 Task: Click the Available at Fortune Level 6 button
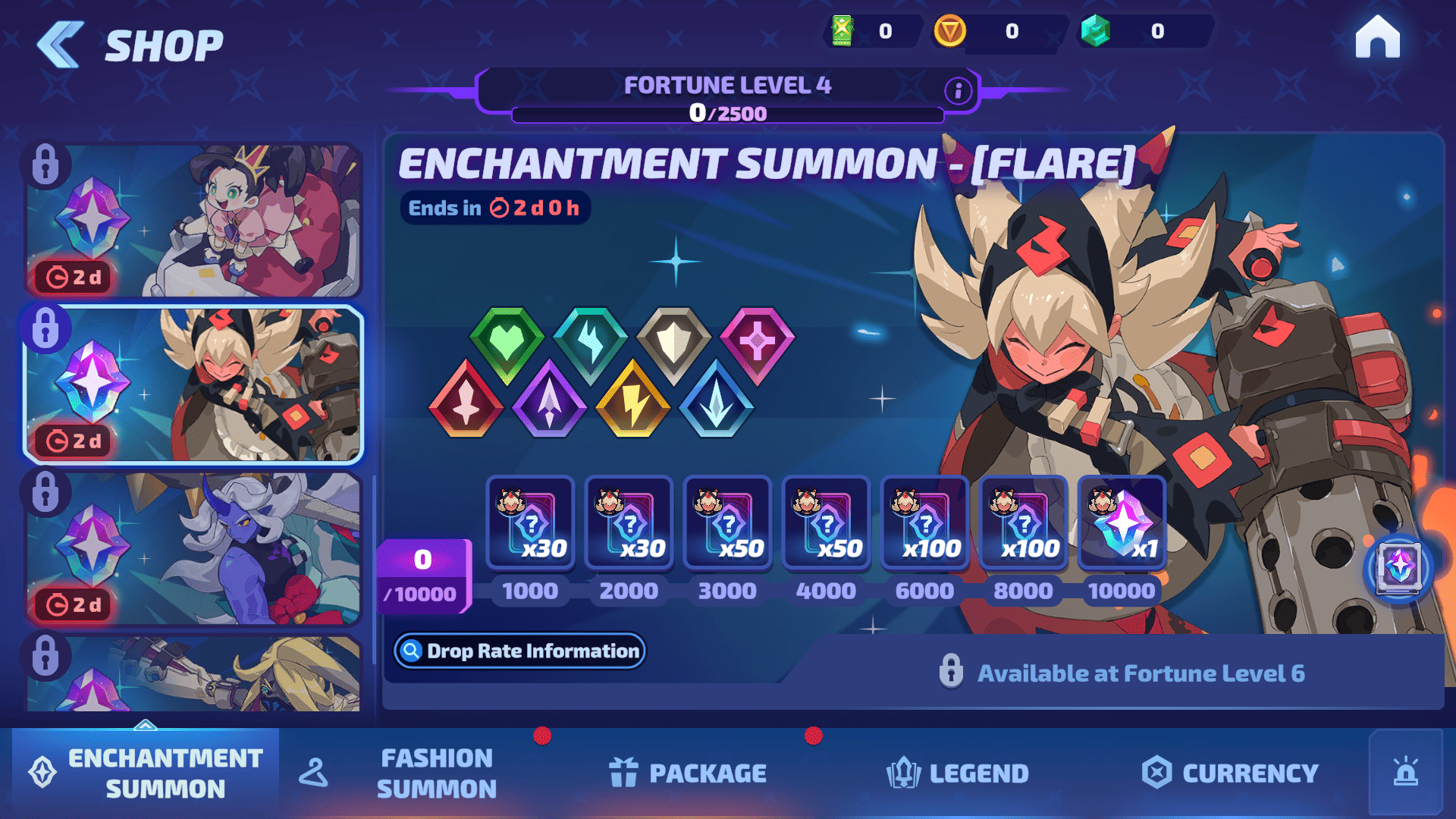pyautogui.click(x=1122, y=673)
